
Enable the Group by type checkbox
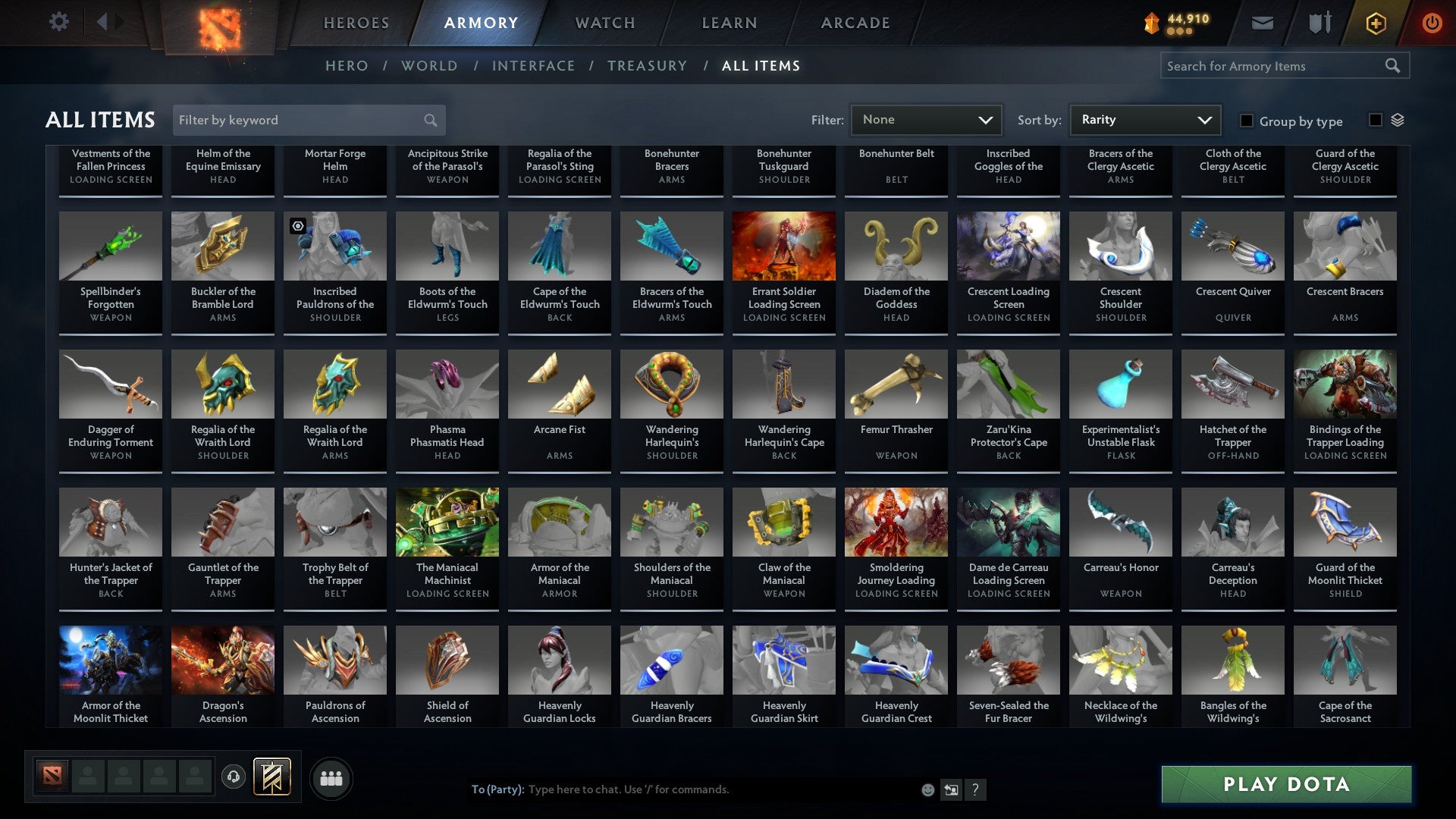pyautogui.click(x=1246, y=121)
